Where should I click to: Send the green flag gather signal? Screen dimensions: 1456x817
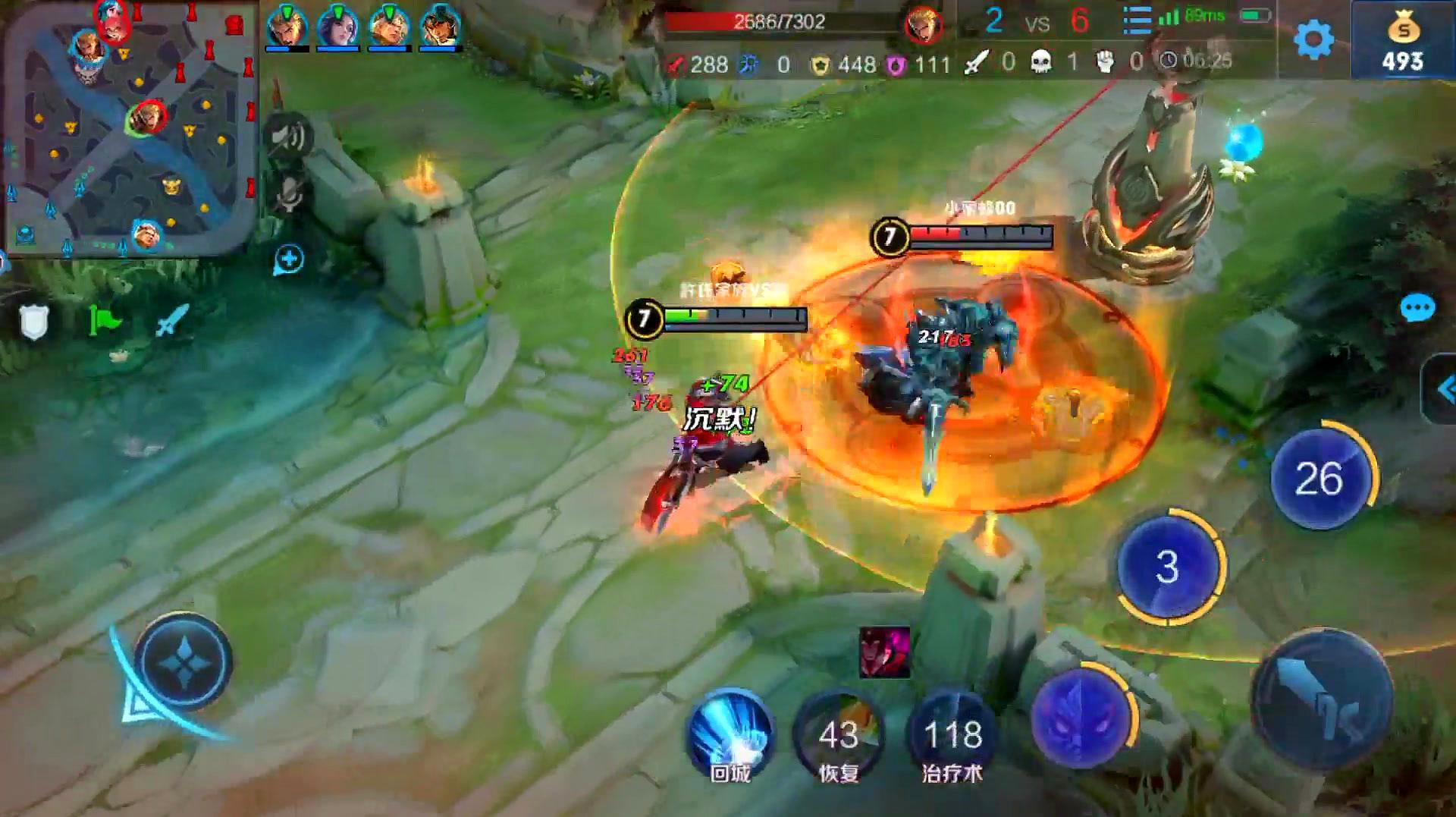click(x=104, y=320)
